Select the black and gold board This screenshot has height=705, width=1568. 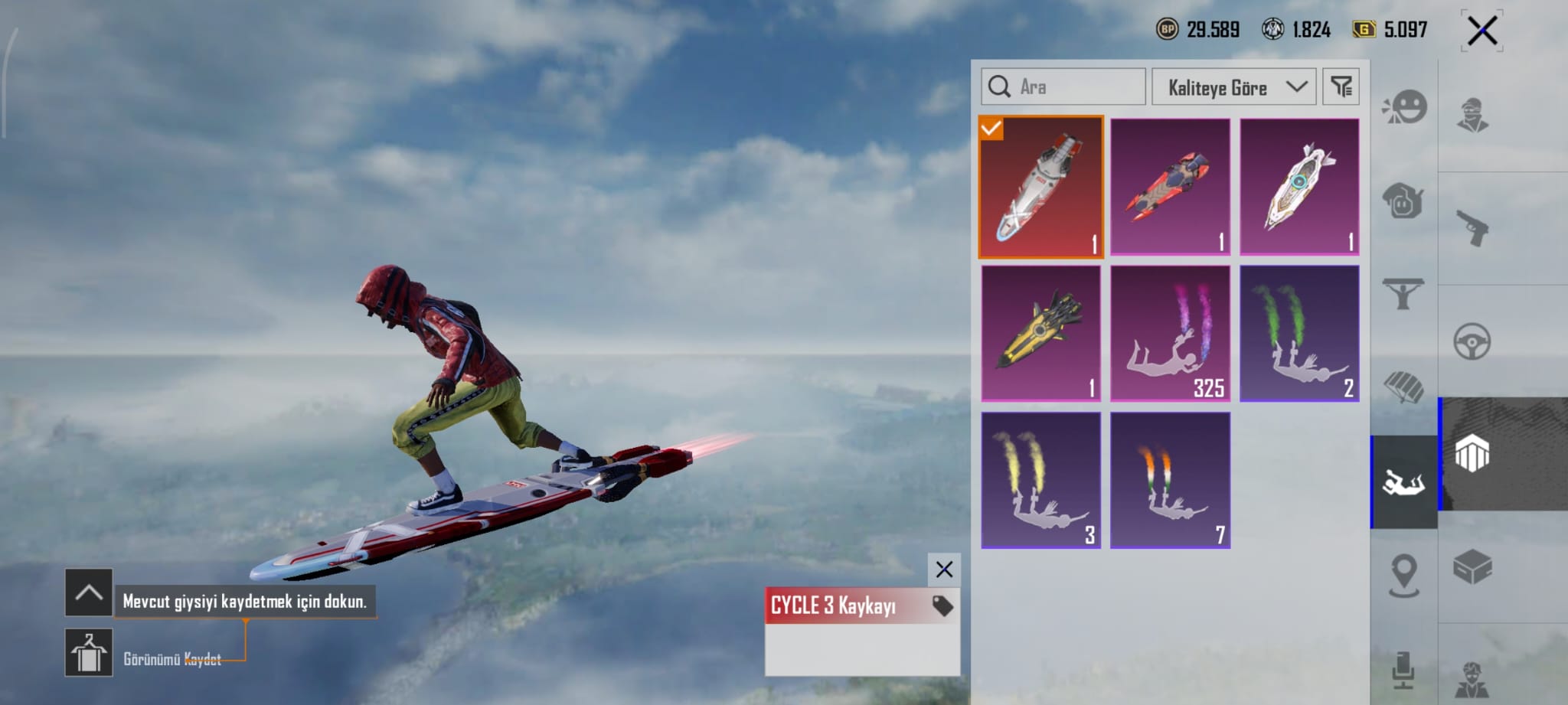[1040, 333]
